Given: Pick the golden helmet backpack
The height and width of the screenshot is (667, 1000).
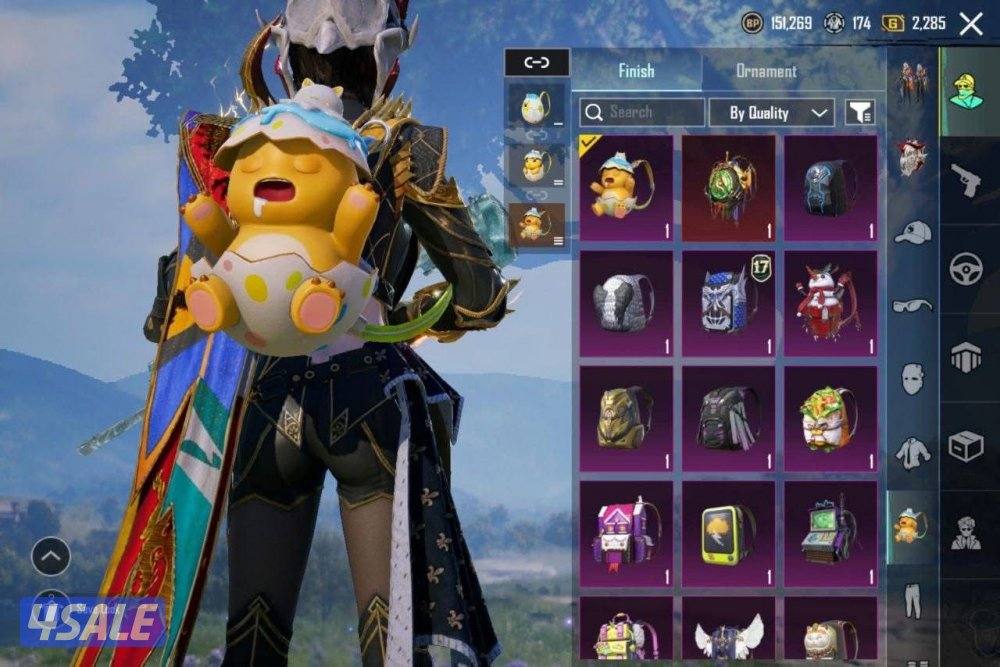Looking at the screenshot, I should (x=626, y=418).
